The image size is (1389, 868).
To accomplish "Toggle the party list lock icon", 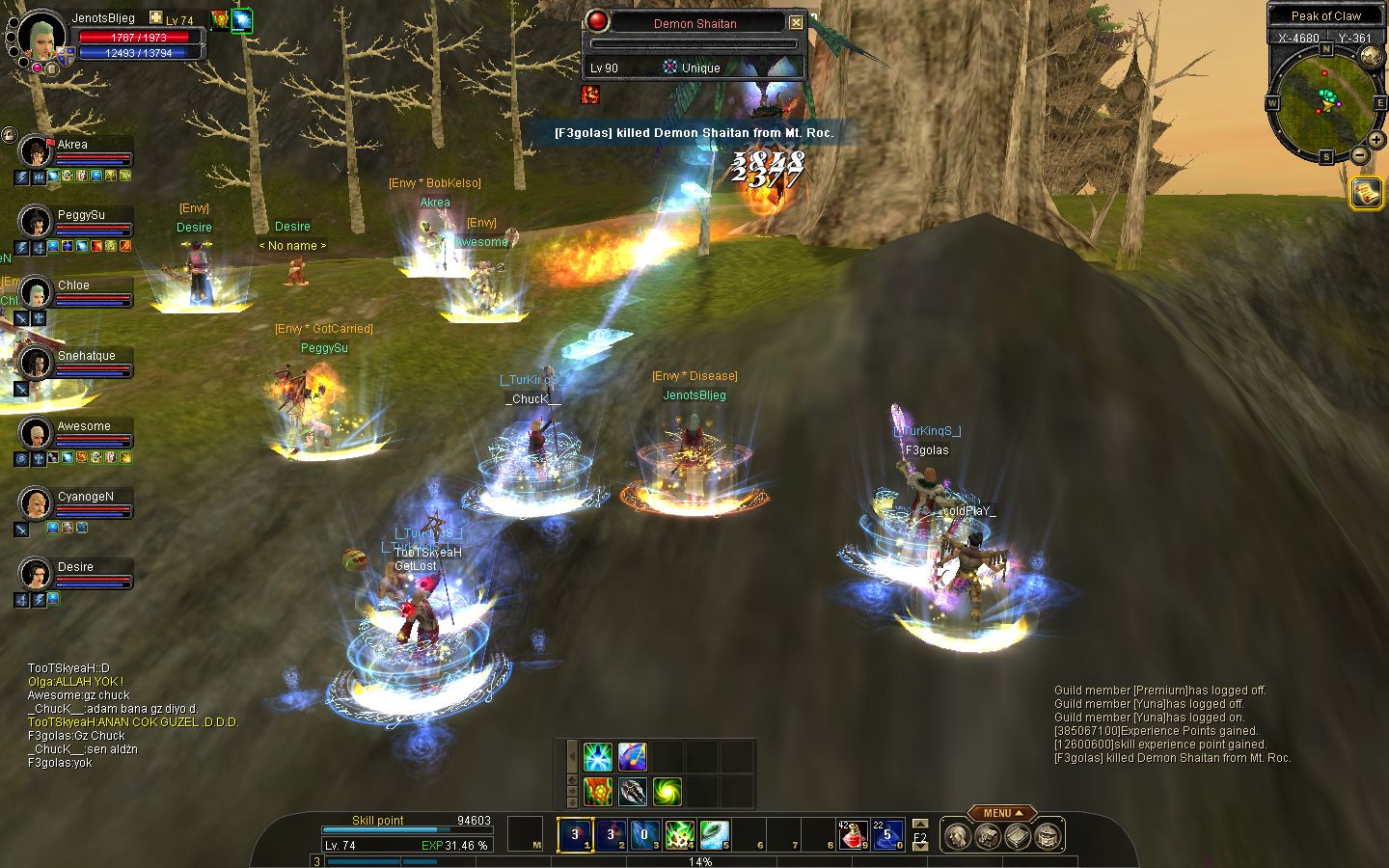I will (x=10, y=135).
